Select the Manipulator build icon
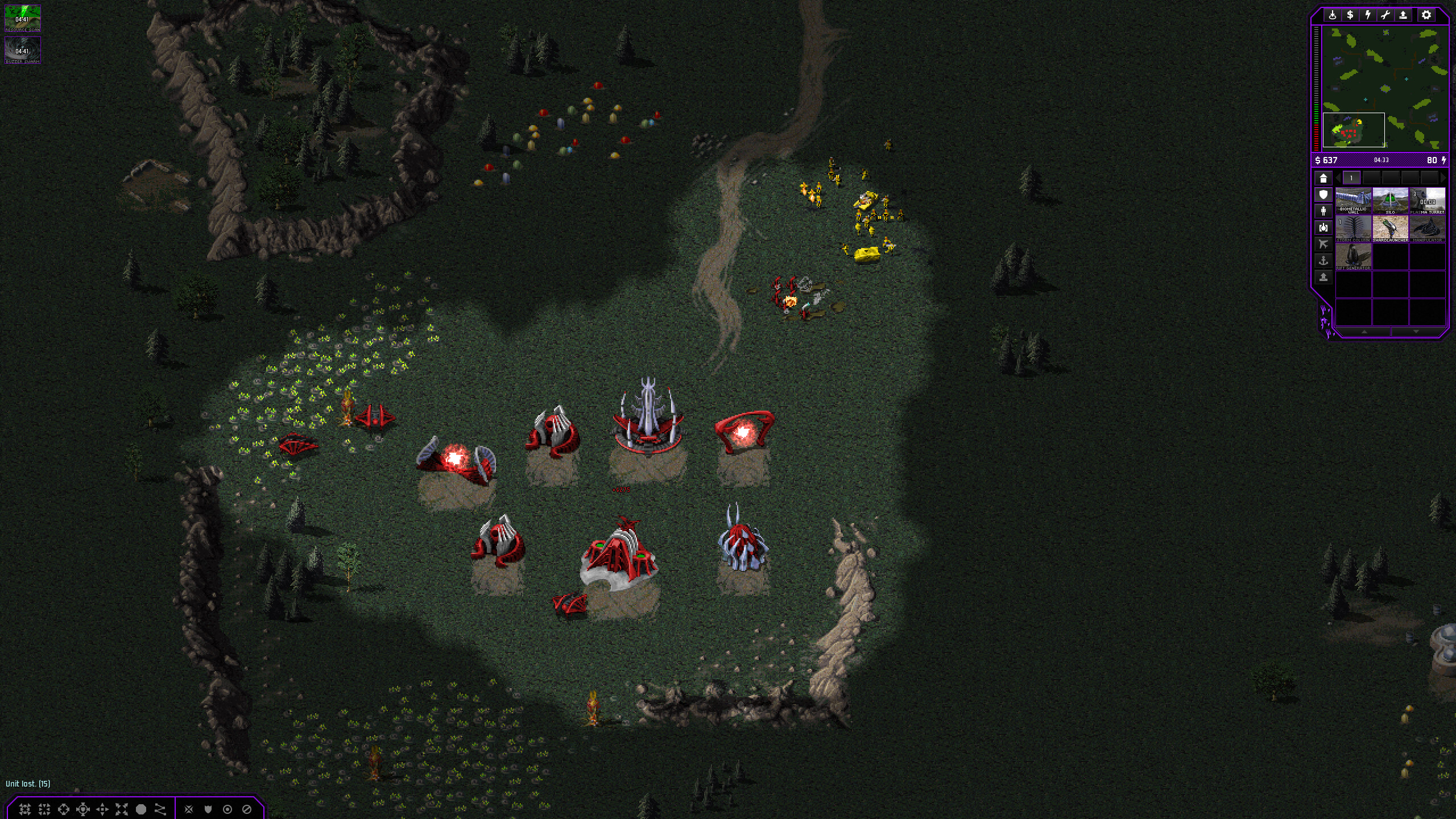This screenshot has height=819, width=1456. point(1428,229)
